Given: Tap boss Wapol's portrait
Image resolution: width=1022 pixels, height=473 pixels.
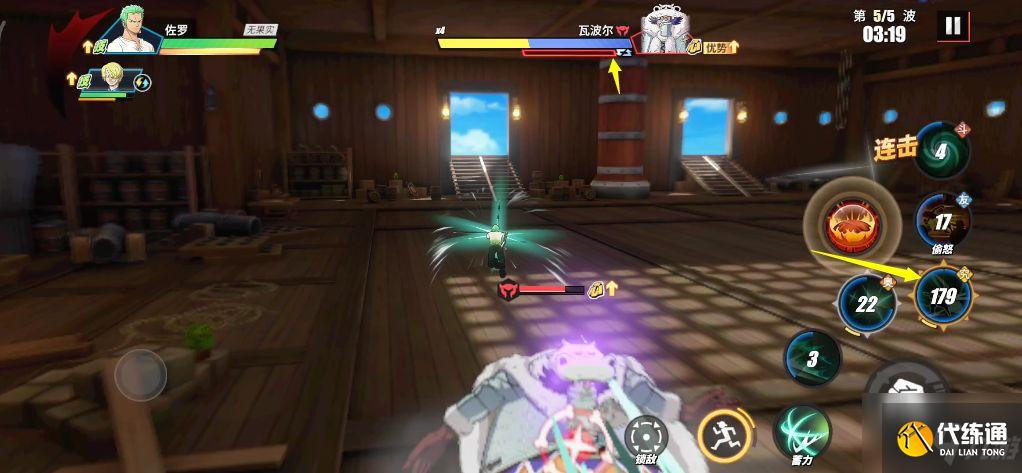Looking at the screenshot, I should point(669,28).
